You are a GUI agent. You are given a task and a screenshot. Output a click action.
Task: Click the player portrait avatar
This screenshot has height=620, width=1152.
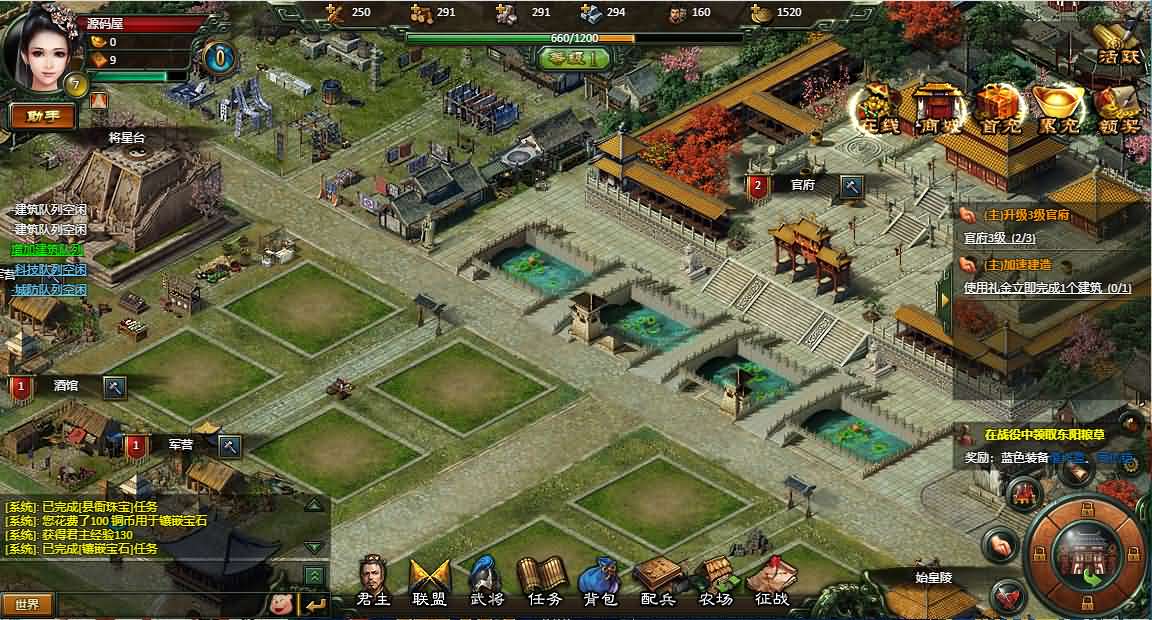tap(38, 45)
